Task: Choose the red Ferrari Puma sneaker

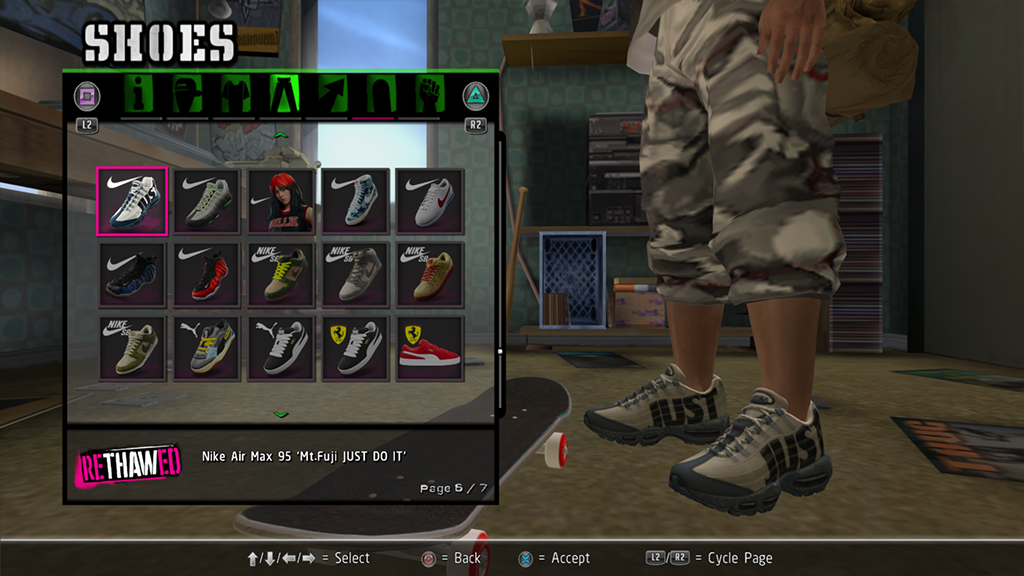Action: 430,348
